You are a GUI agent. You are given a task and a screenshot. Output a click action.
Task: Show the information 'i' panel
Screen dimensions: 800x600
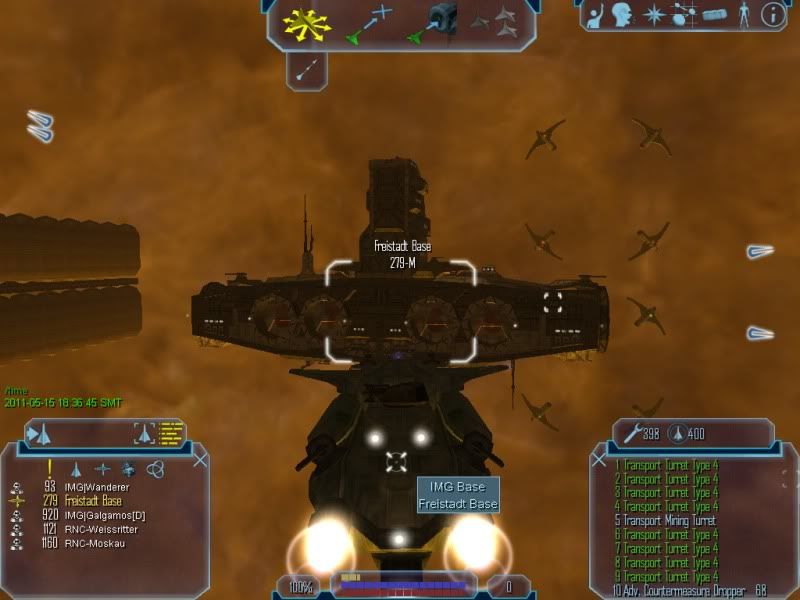[772, 15]
